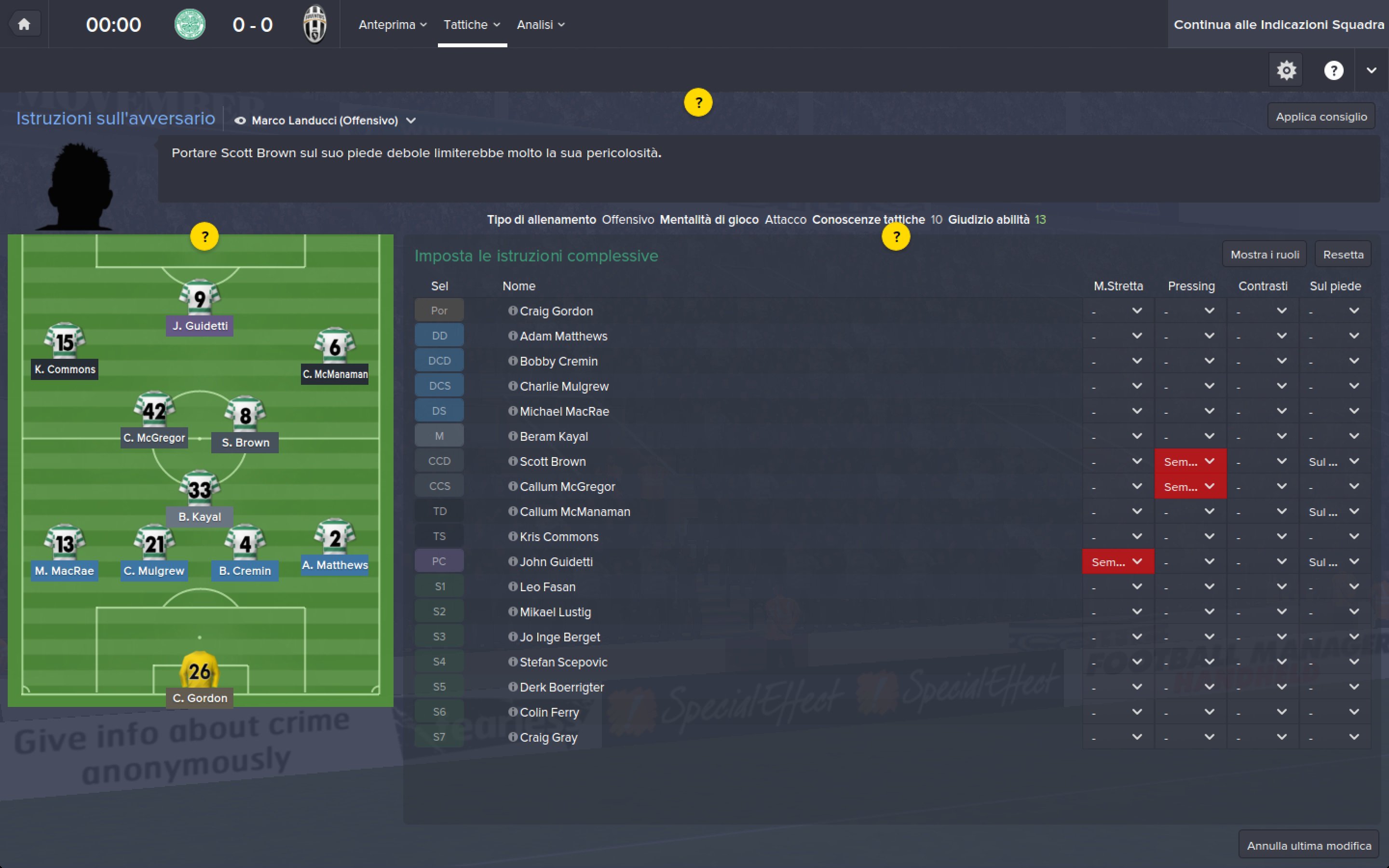Select J. Guidetti's shirt on the pitch

(x=200, y=298)
